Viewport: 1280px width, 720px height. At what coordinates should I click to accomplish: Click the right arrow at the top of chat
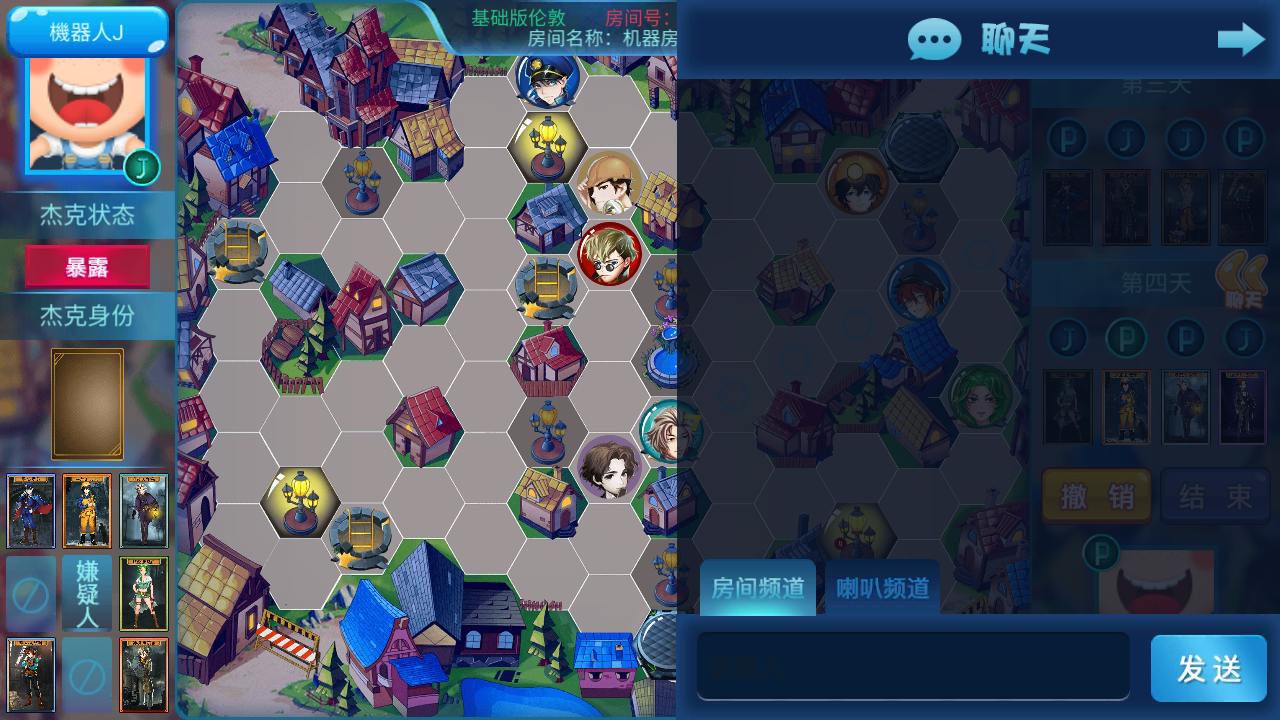pyautogui.click(x=1240, y=40)
